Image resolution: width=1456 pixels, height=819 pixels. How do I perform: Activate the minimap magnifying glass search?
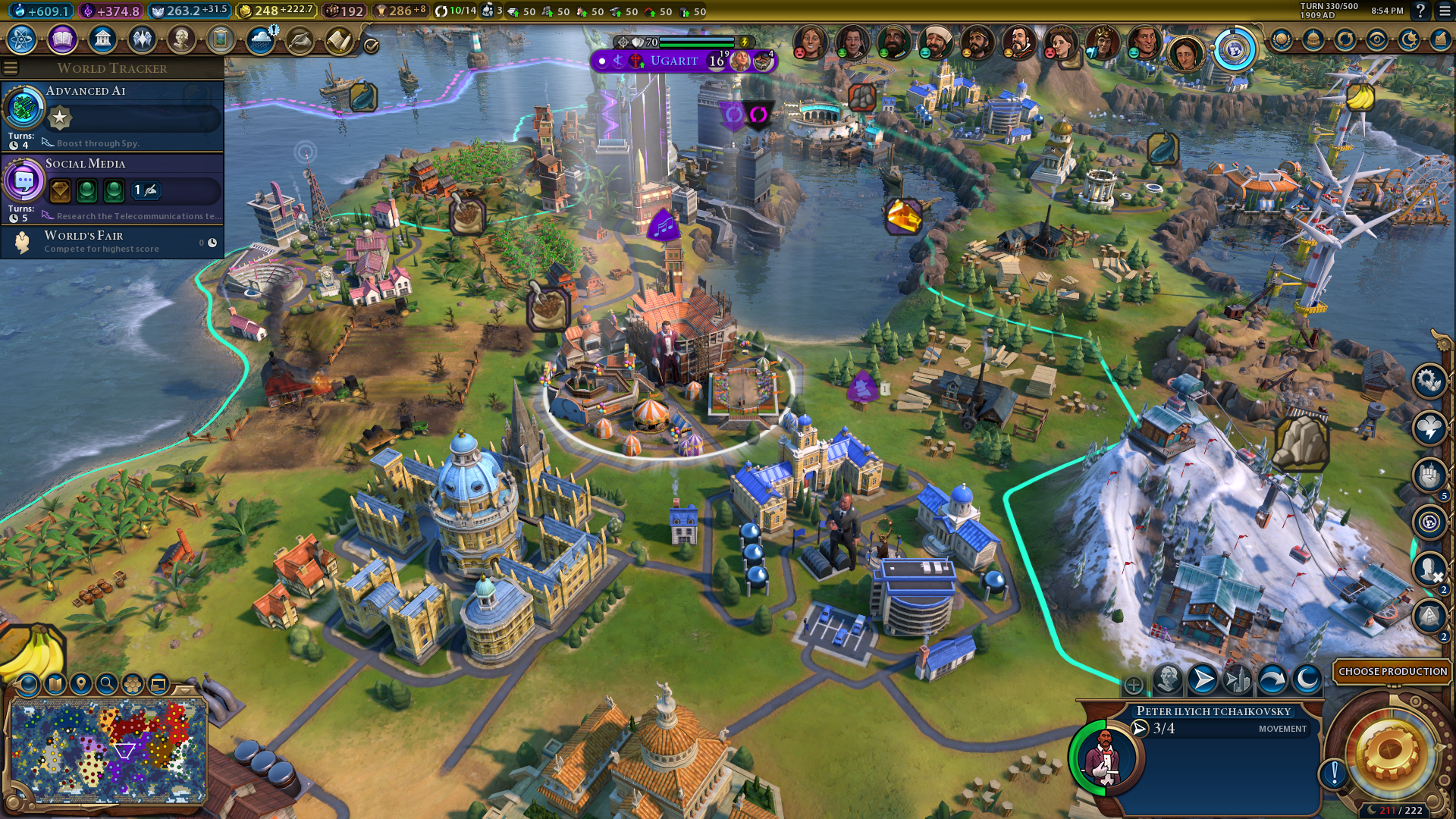pyautogui.click(x=107, y=684)
